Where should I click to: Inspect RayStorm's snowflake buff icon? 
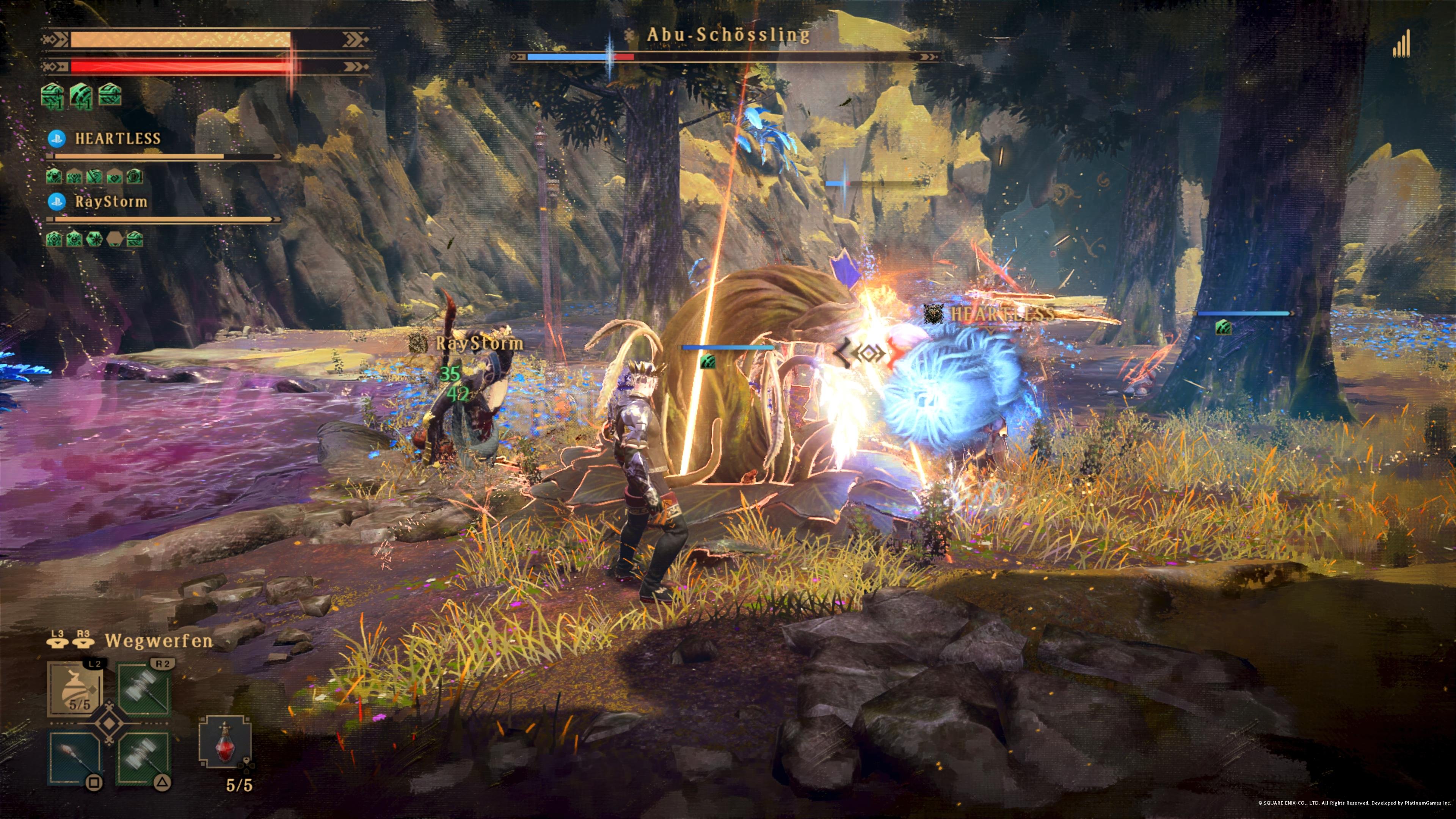point(94,239)
